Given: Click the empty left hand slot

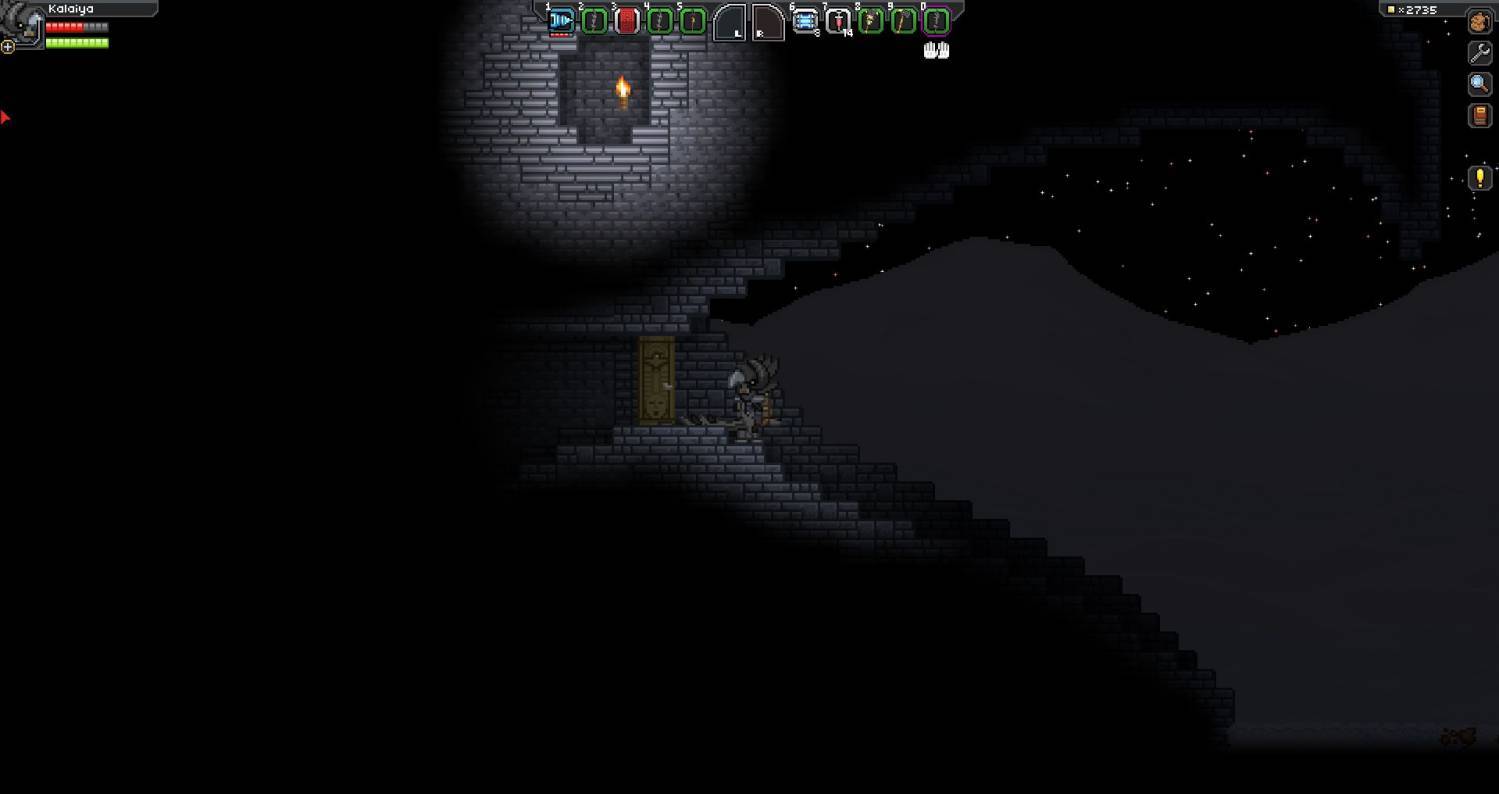Looking at the screenshot, I should click(x=729, y=22).
